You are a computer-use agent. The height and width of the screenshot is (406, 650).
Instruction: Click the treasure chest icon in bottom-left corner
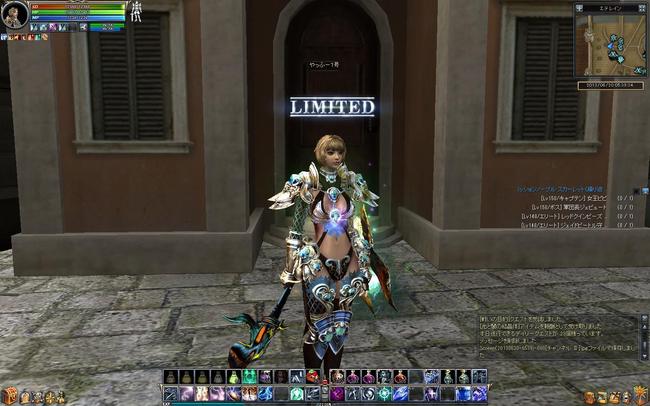(10, 397)
